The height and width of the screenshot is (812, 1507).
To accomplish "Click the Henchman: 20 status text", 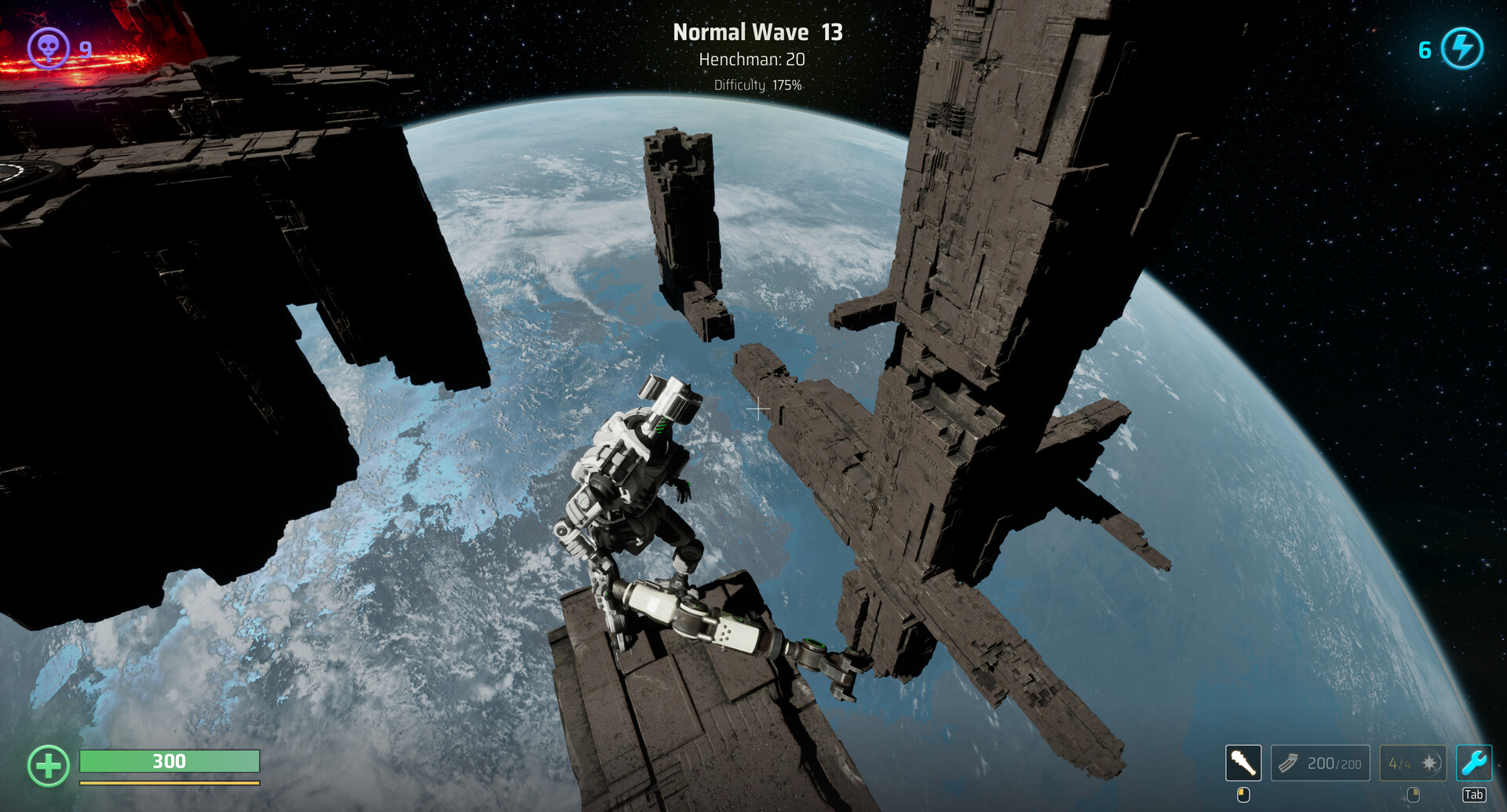I will [753, 59].
